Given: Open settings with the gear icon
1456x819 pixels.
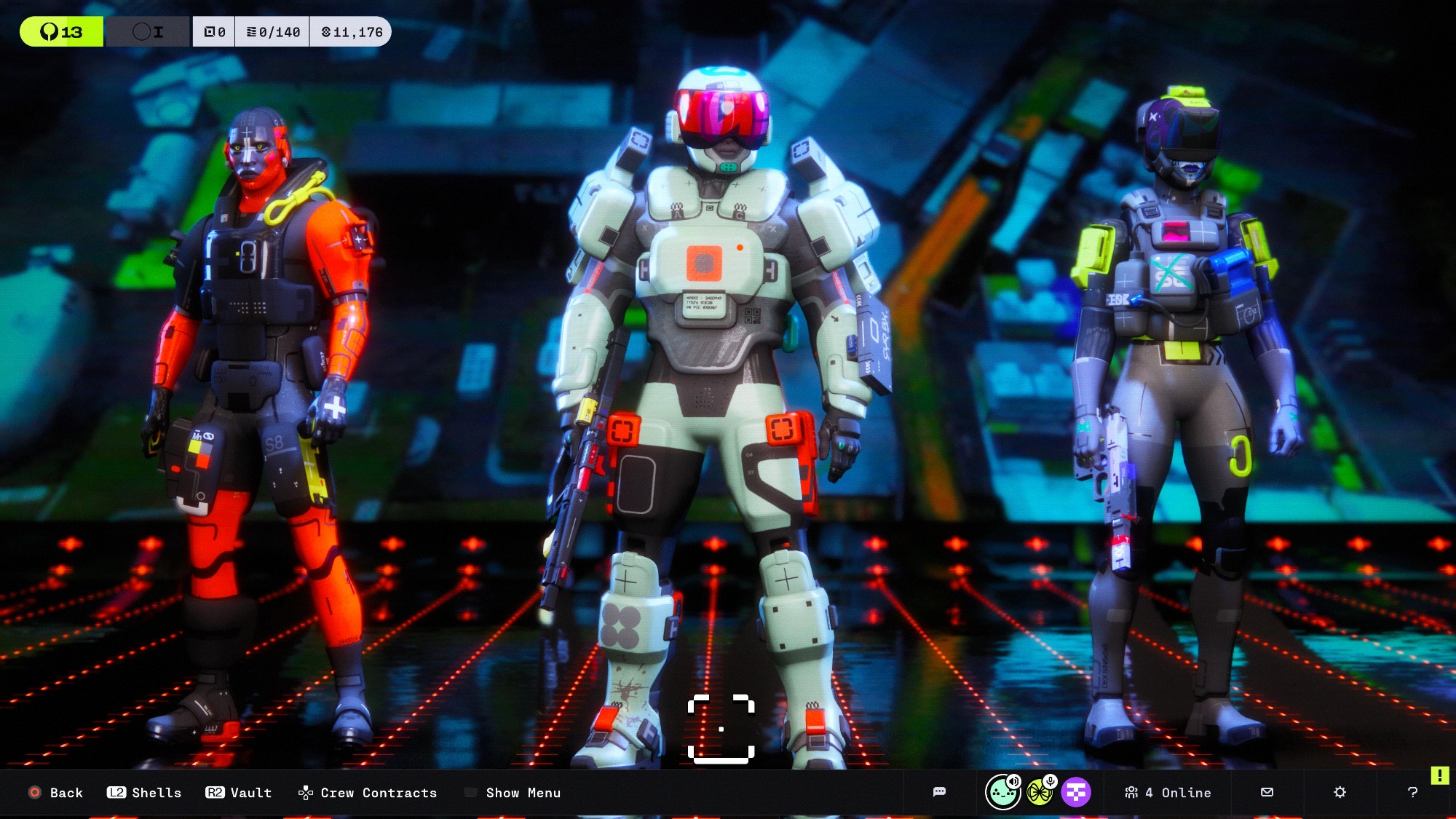Looking at the screenshot, I should (x=1340, y=792).
